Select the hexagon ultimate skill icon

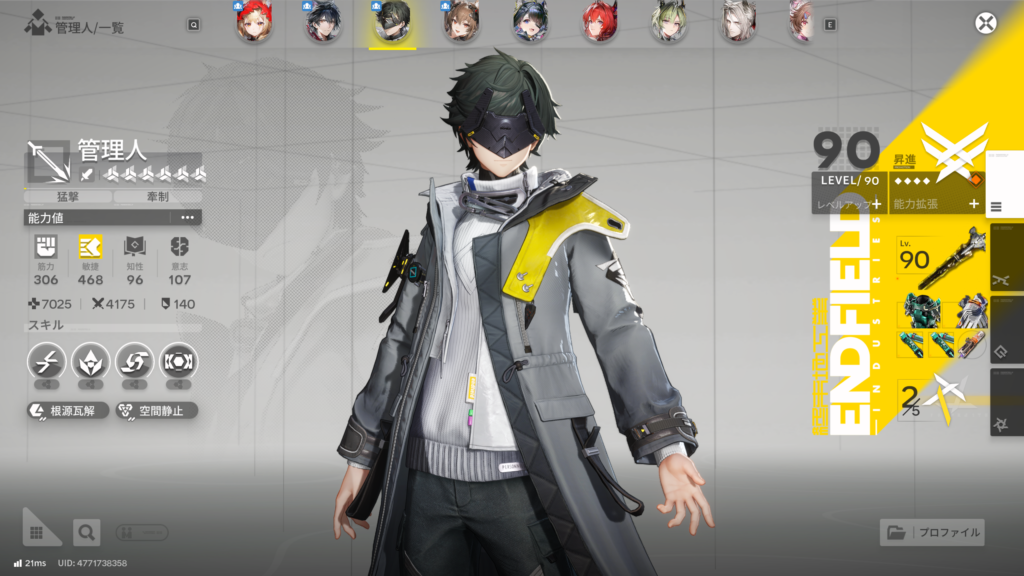point(179,362)
